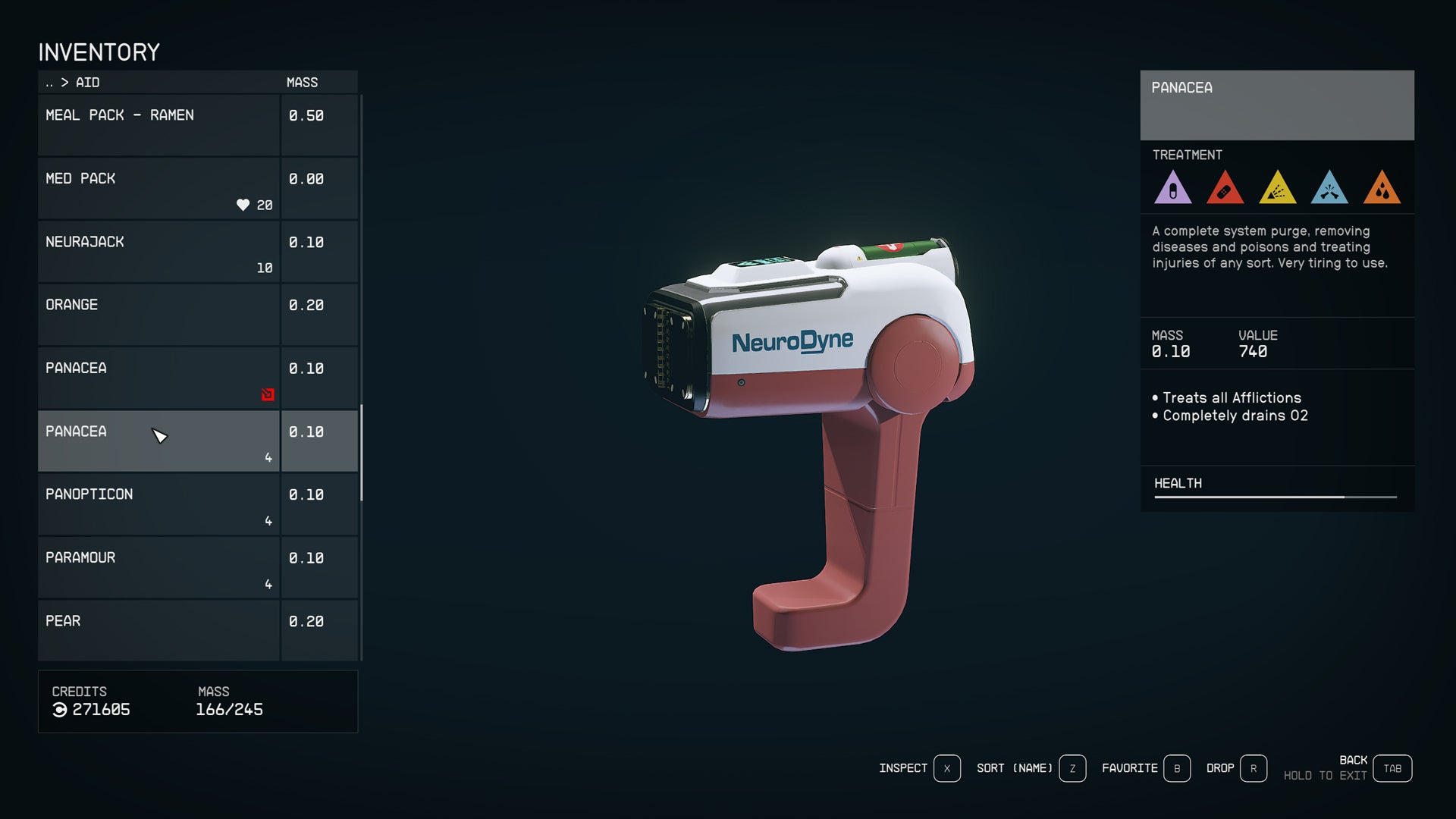Select Neurajack in the aid list
This screenshot has height=819, width=1456.
(x=159, y=252)
